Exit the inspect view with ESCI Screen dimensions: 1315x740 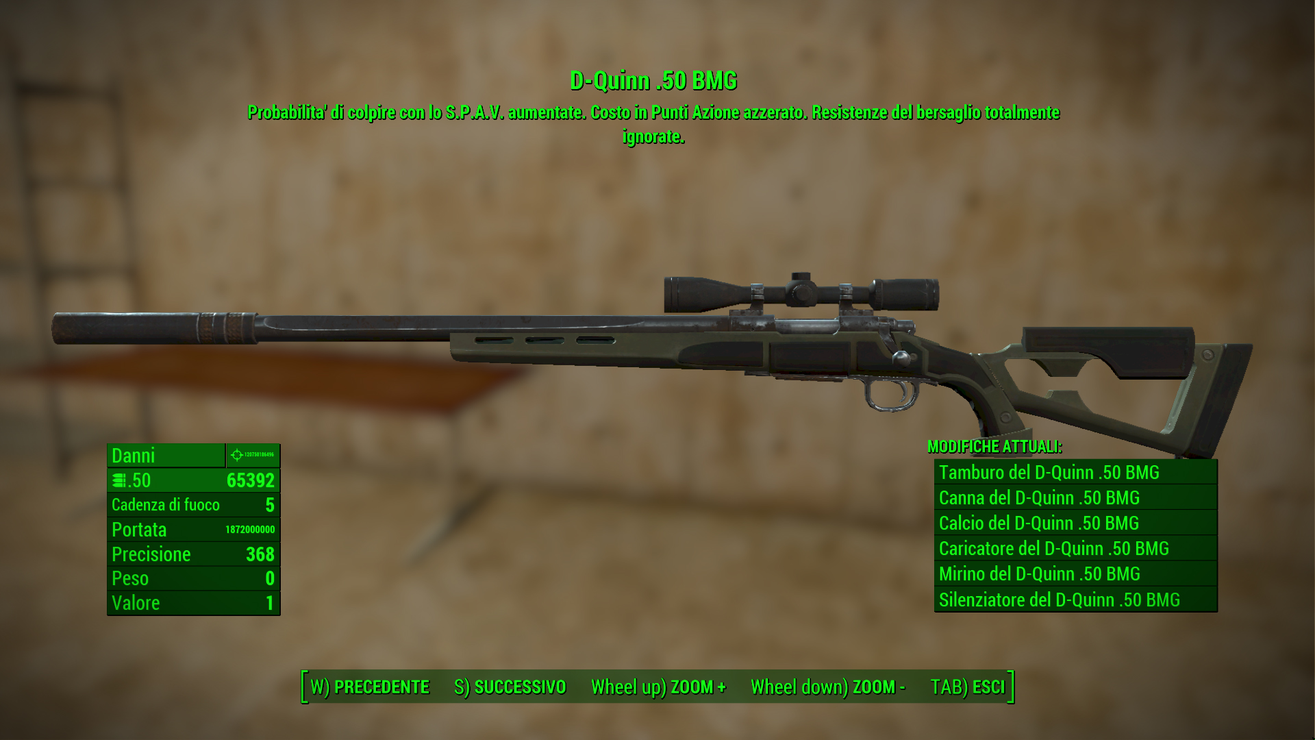click(x=967, y=687)
